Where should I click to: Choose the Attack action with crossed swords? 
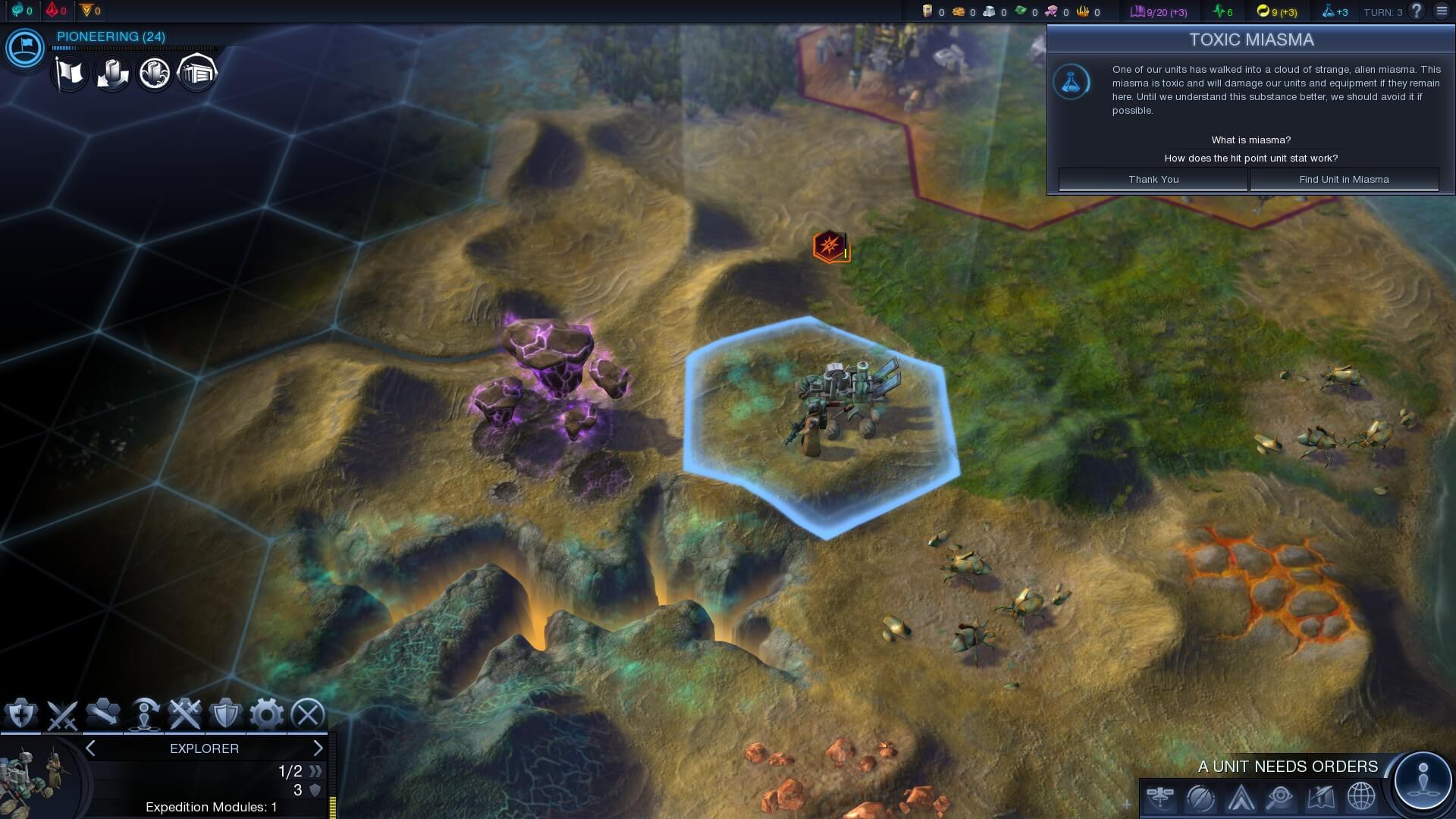[x=61, y=712]
